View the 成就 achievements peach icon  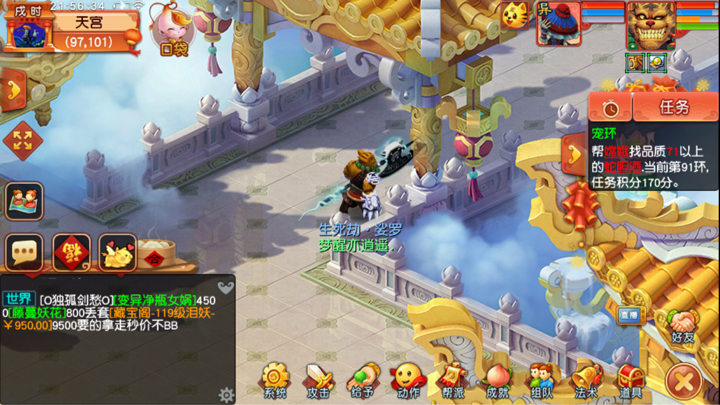point(497,380)
